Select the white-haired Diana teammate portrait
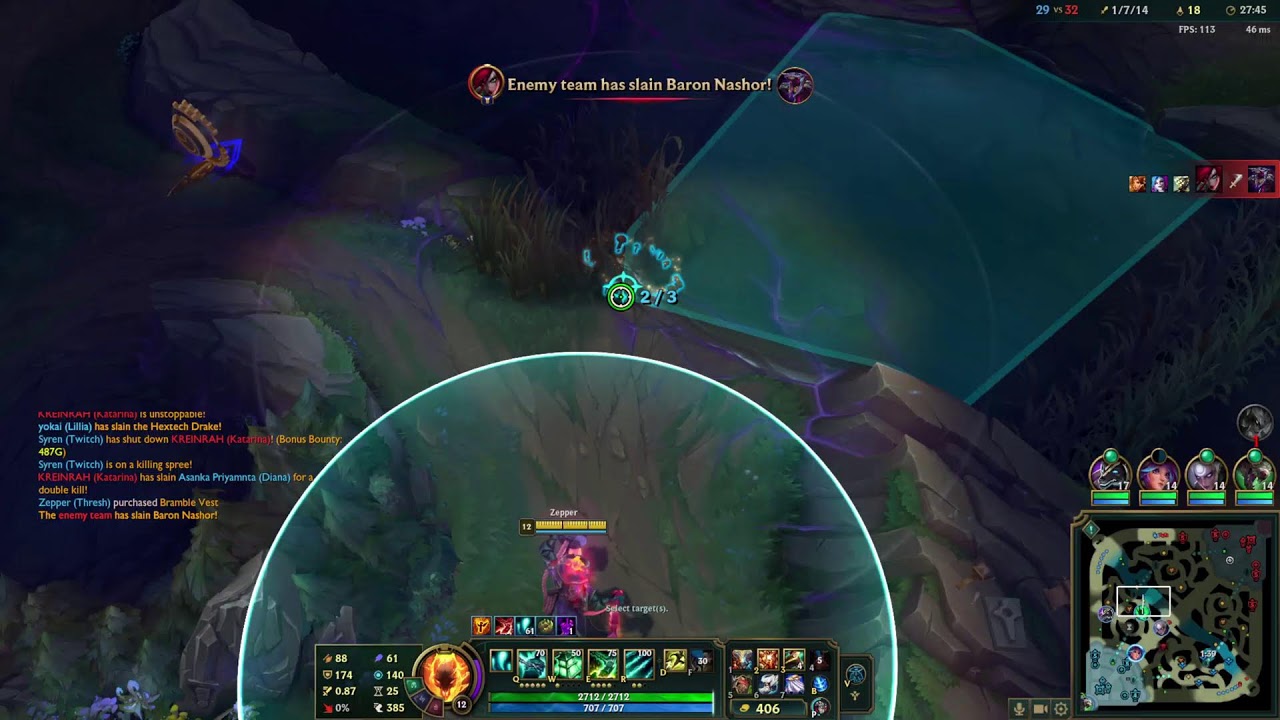The width and height of the screenshot is (1280, 720). pyautogui.click(x=1206, y=472)
